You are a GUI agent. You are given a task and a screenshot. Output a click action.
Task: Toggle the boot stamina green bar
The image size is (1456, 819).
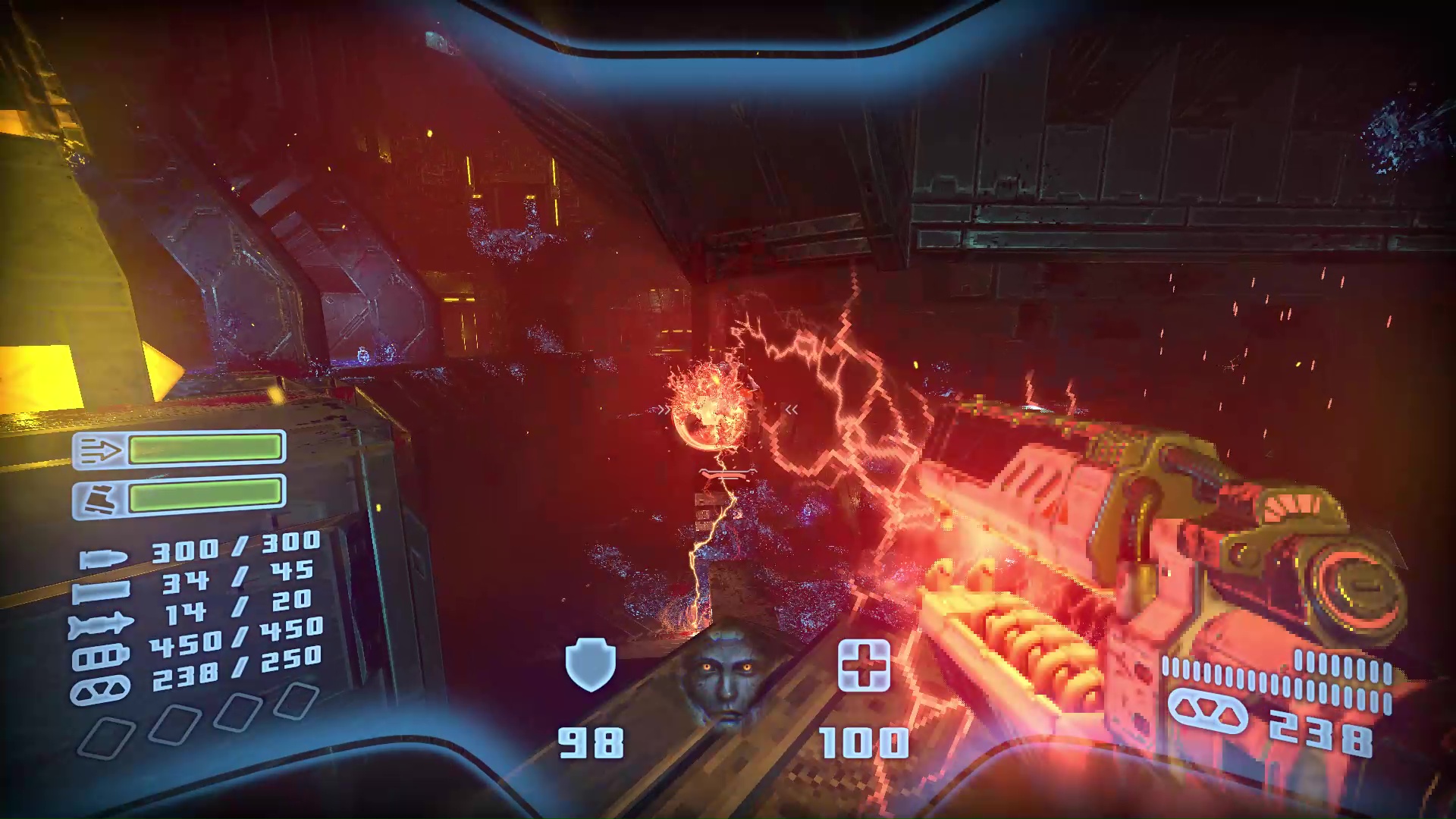[206, 496]
